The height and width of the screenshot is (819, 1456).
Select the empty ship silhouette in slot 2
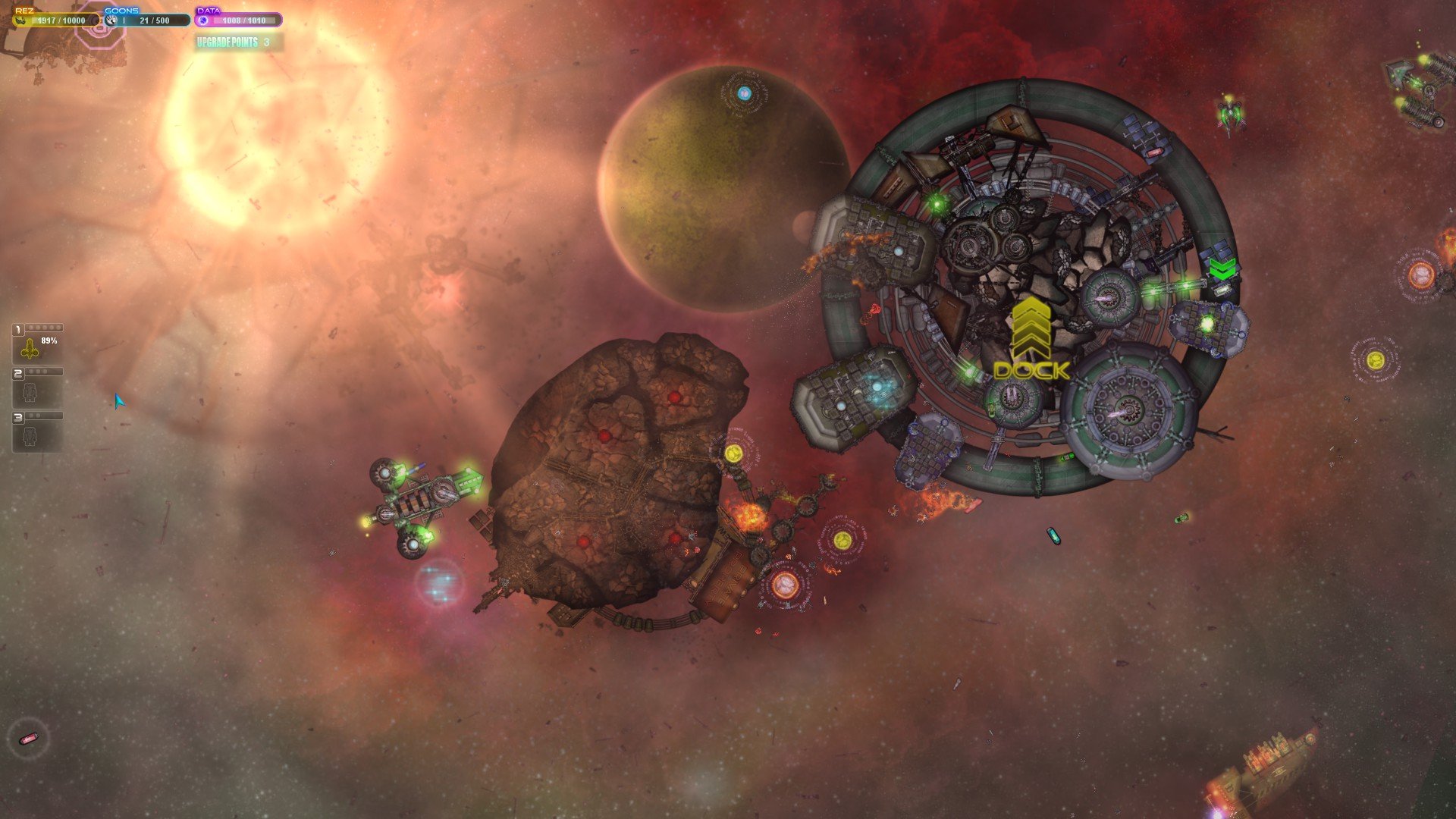point(30,391)
